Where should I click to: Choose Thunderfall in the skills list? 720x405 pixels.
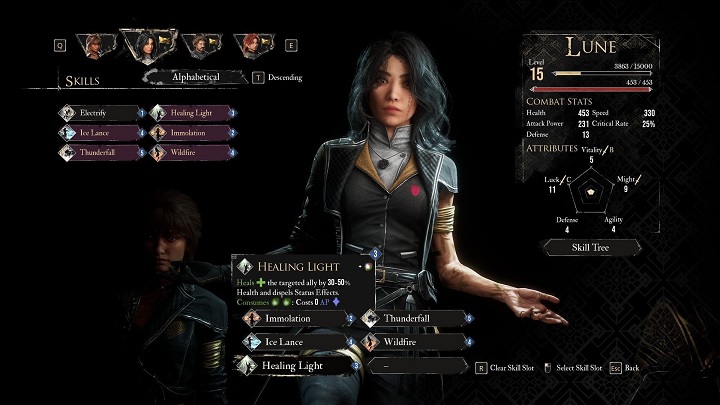102,152
